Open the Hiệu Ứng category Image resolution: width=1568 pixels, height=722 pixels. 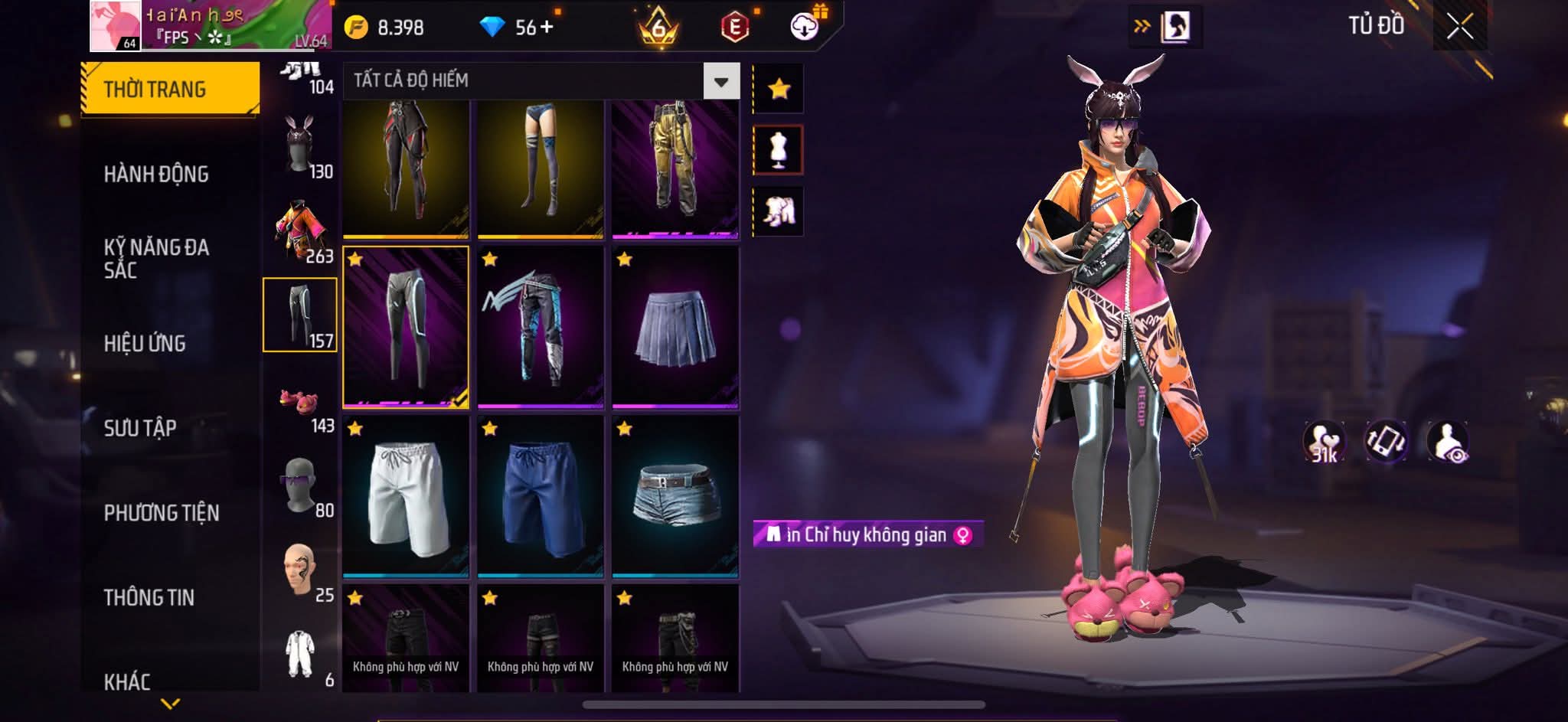(145, 343)
